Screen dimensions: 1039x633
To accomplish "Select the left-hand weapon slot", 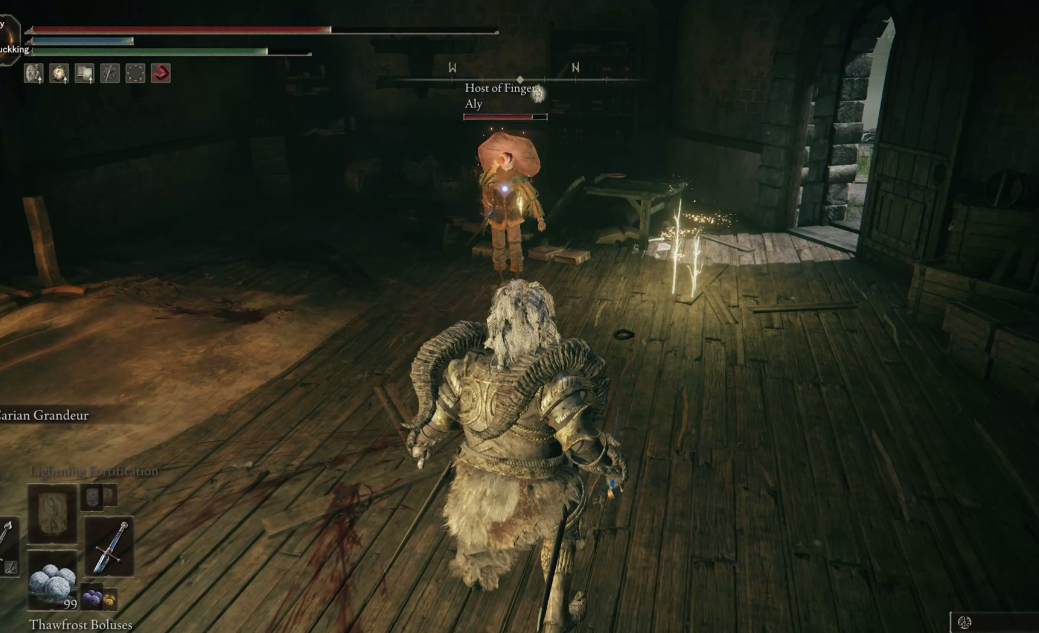I will 7,546.
